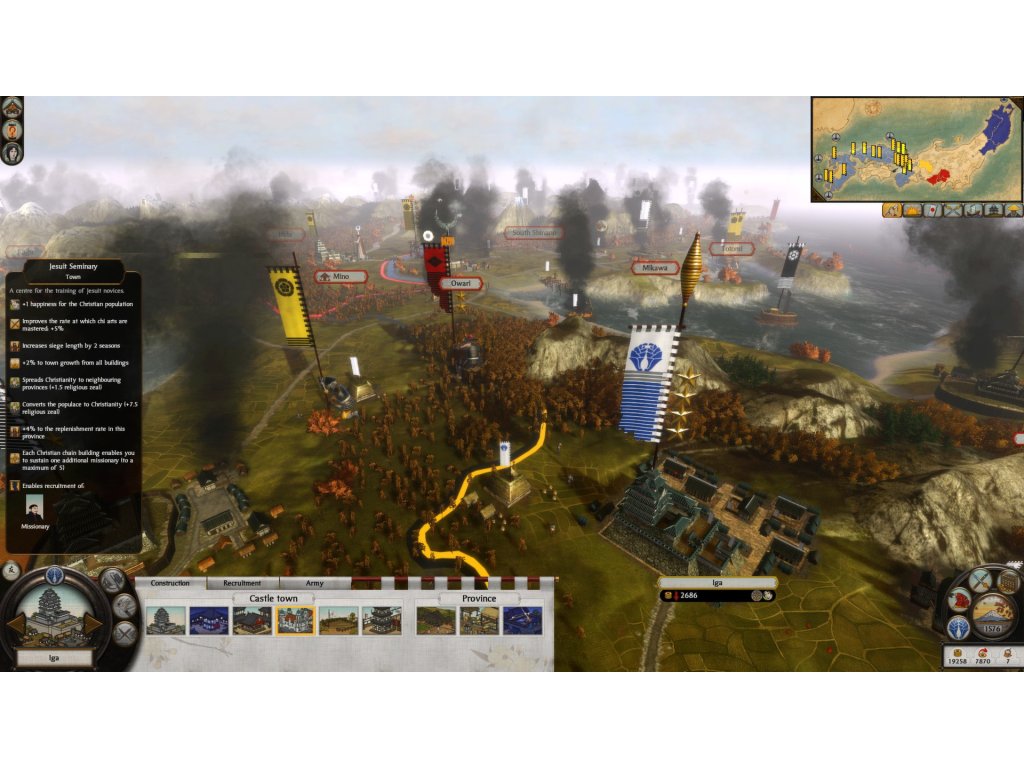This screenshot has width=1024, height=768.
Task: Pick the first Province building thumbnail
Action: pos(436,621)
